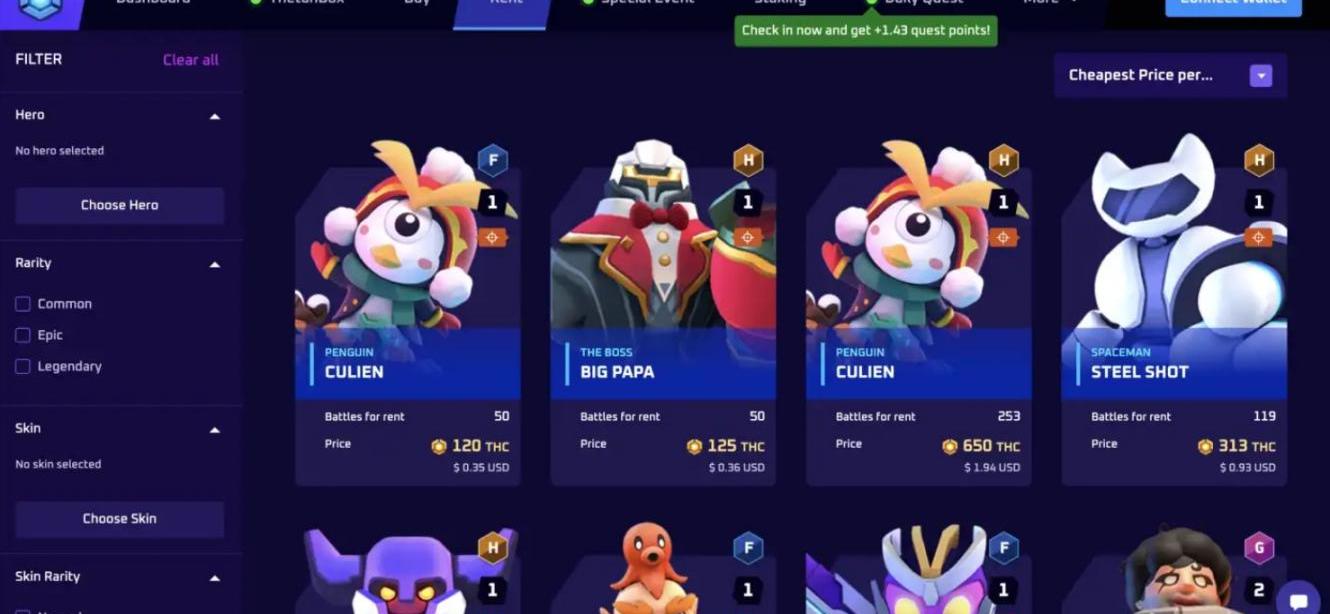Click the Thetan Arena logo icon
Image resolution: width=1330 pixels, height=614 pixels.
(x=40, y=7)
